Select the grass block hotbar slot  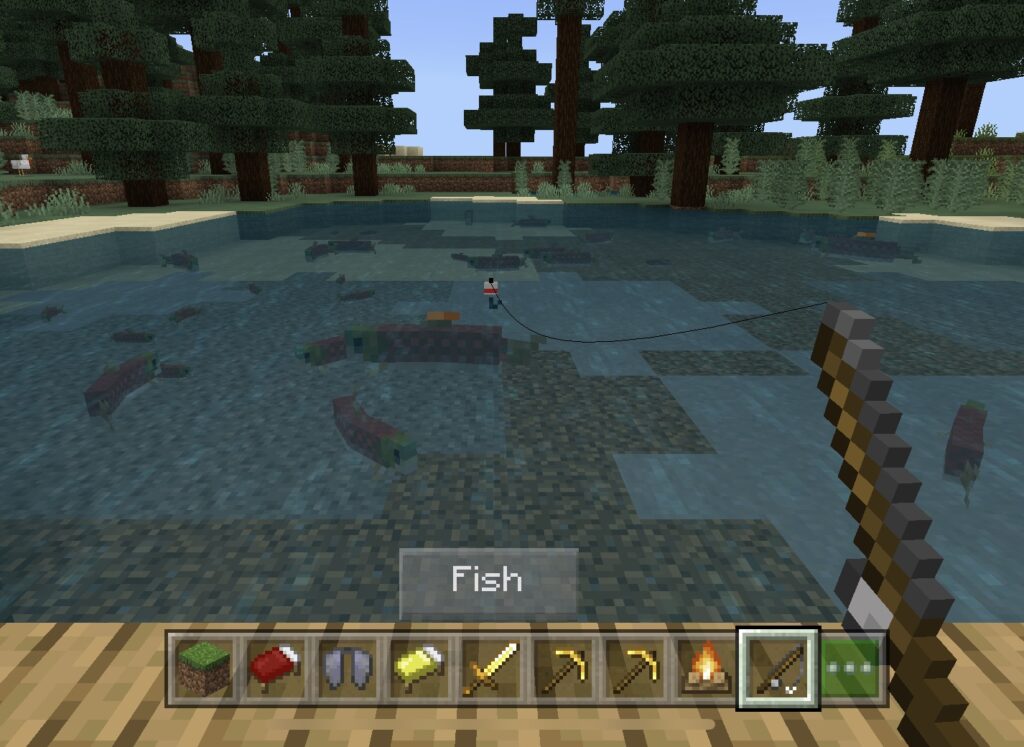pyautogui.click(x=203, y=668)
